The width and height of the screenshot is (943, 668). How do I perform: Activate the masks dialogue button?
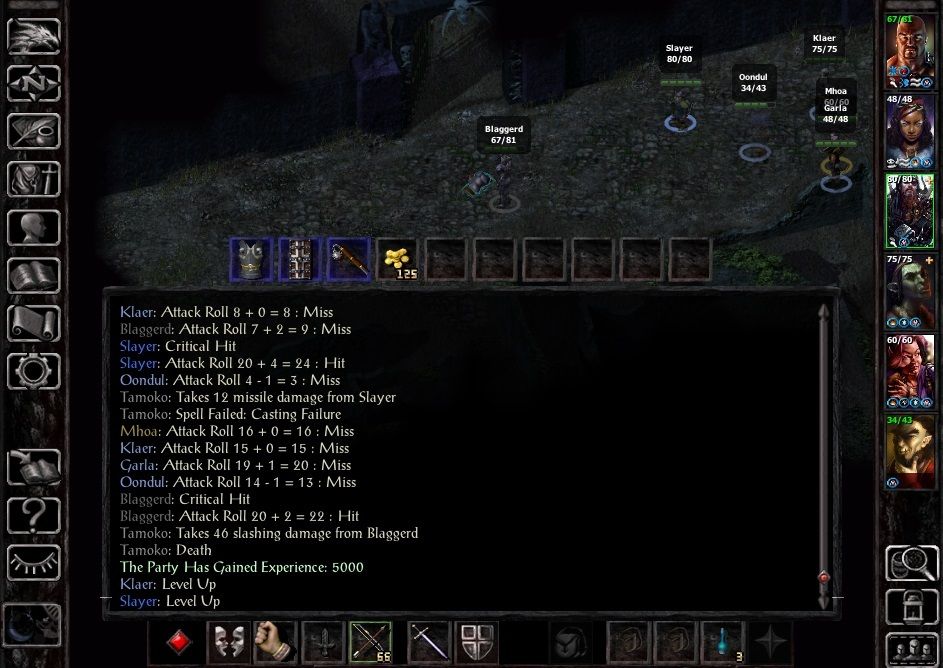[x=227, y=641]
